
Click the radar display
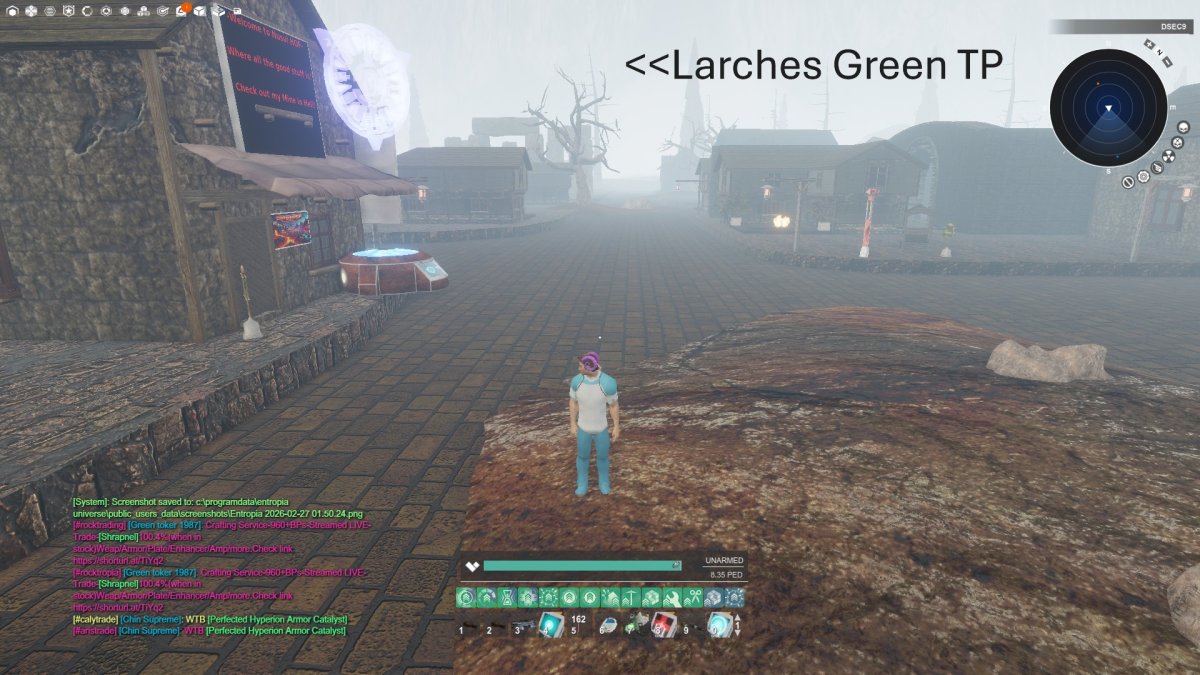click(1108, 107)
